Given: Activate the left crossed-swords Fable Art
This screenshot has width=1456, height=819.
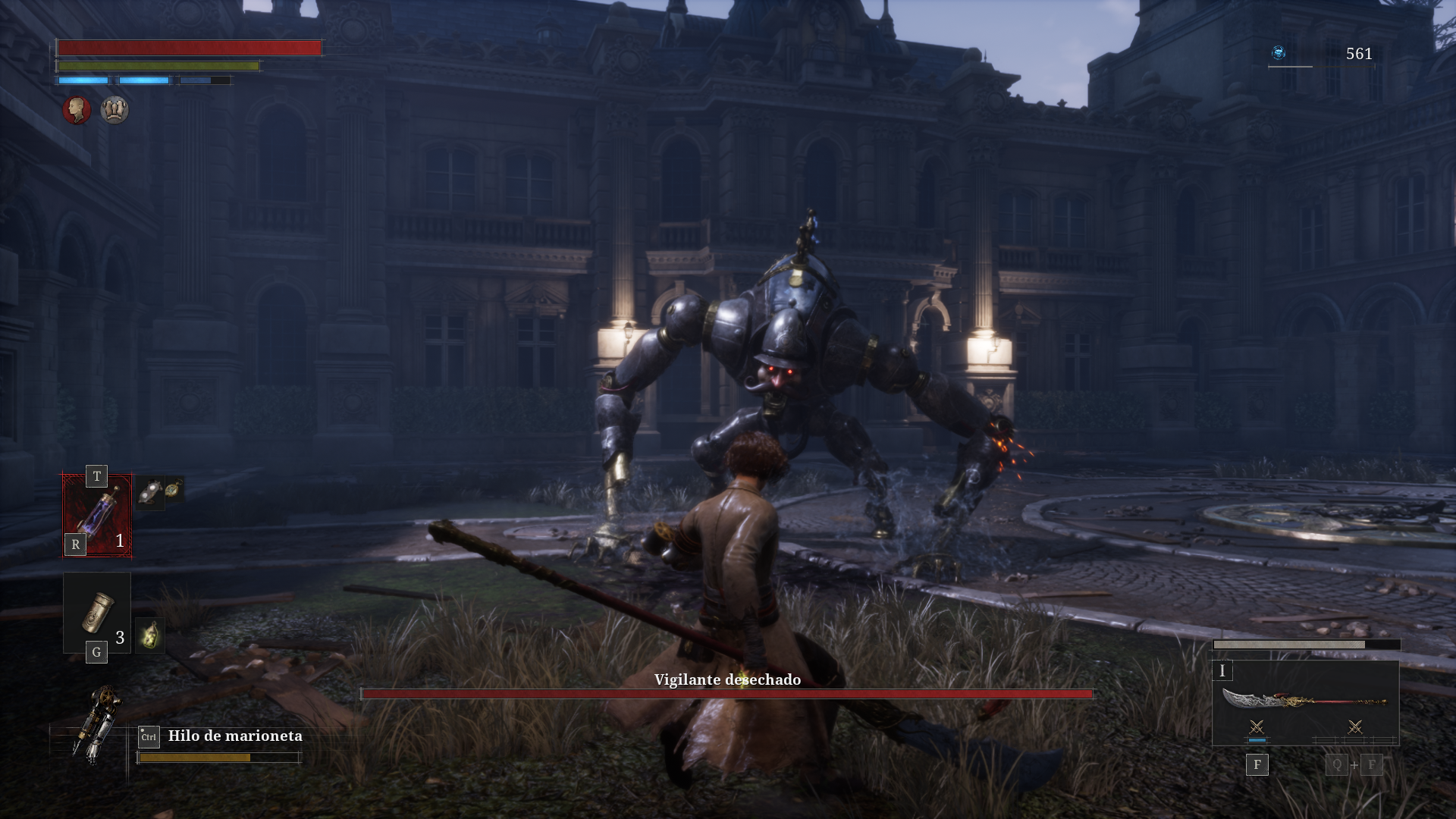Looking at the screenshot, I should coord(1257,728).
